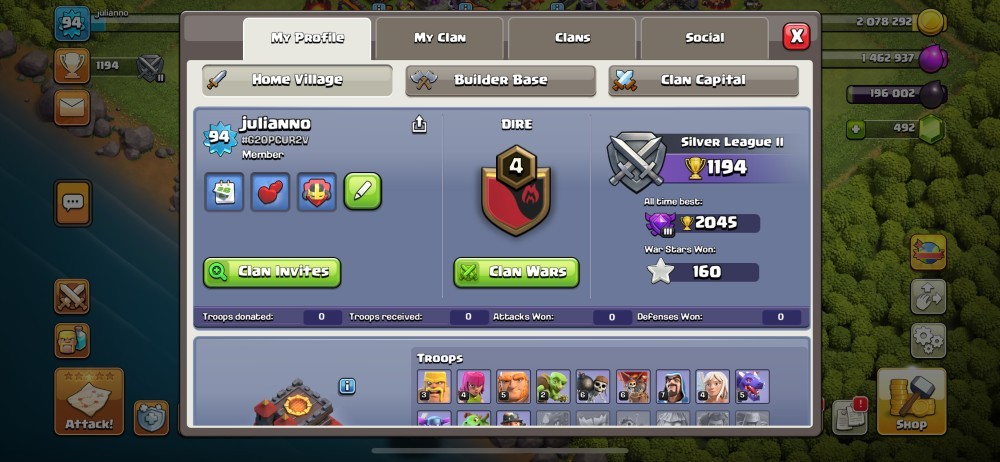
Task: Open the Shop
Action: [x=911, y=401]
